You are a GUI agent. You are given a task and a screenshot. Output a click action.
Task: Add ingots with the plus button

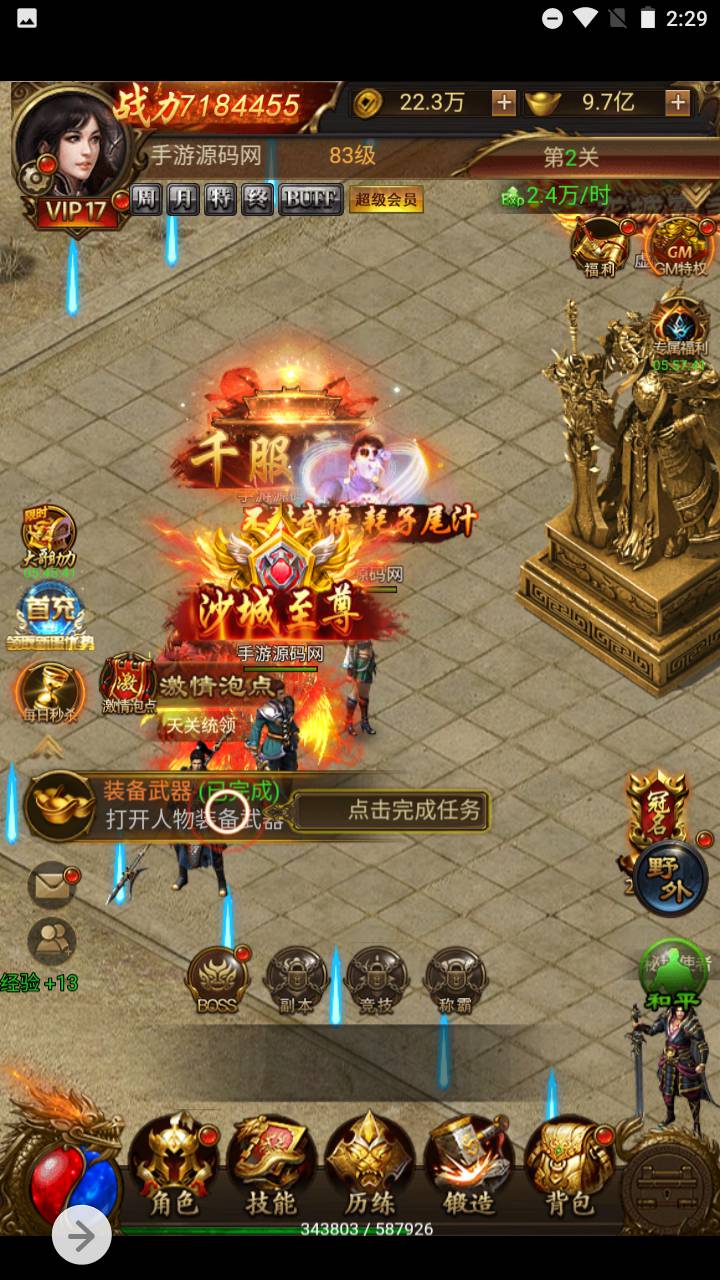678,102
